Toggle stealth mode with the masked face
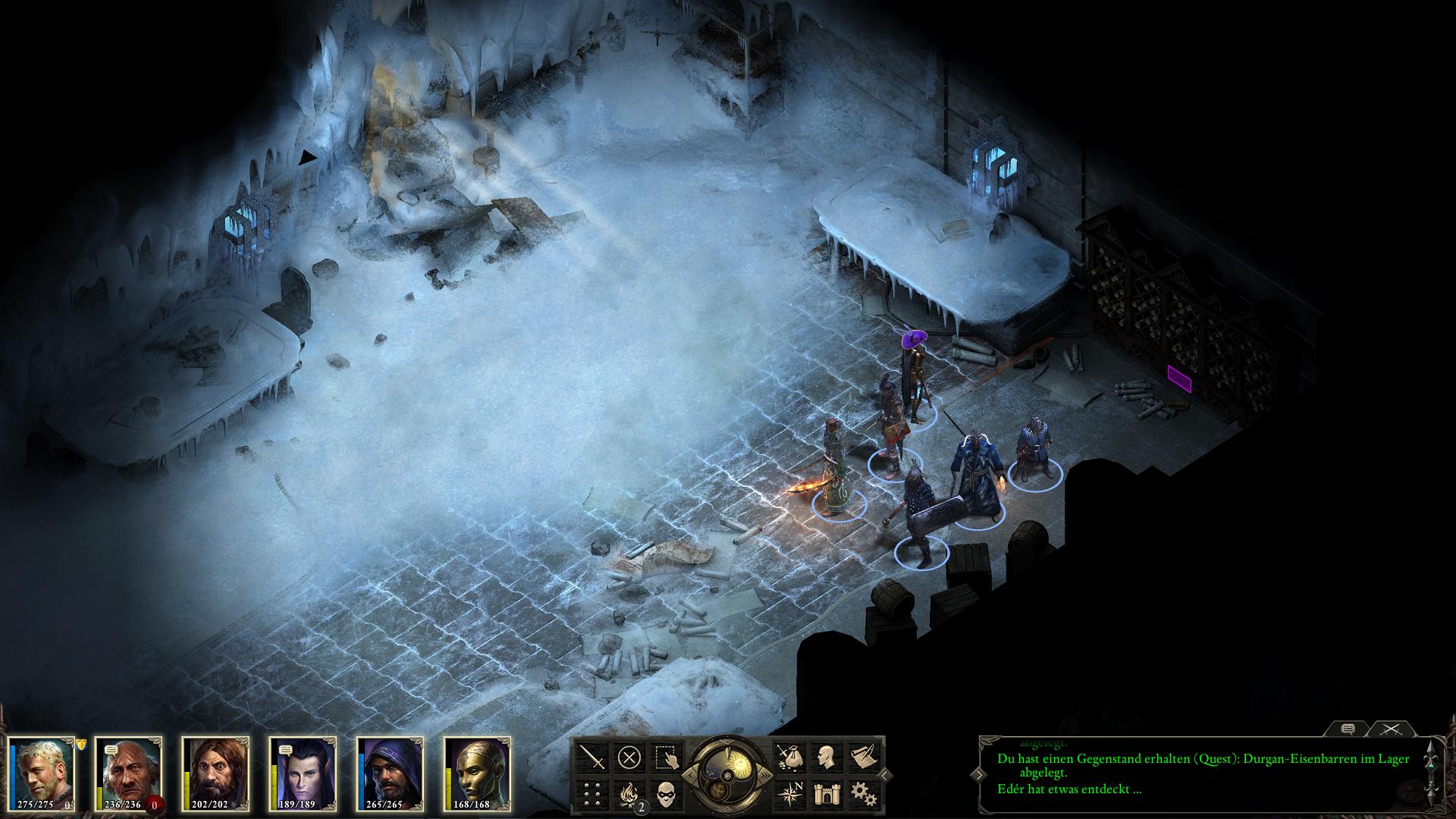The height and width of the screenshot is (819, 1456). click(x=667, y=794)
